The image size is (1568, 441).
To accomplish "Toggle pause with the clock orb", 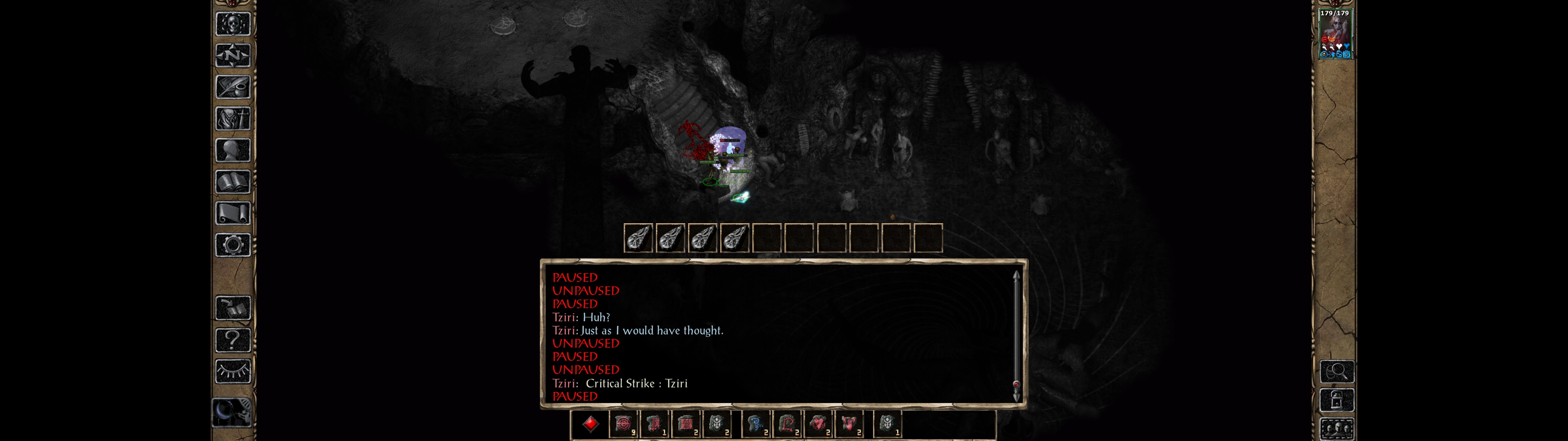I will pos(231,413).
